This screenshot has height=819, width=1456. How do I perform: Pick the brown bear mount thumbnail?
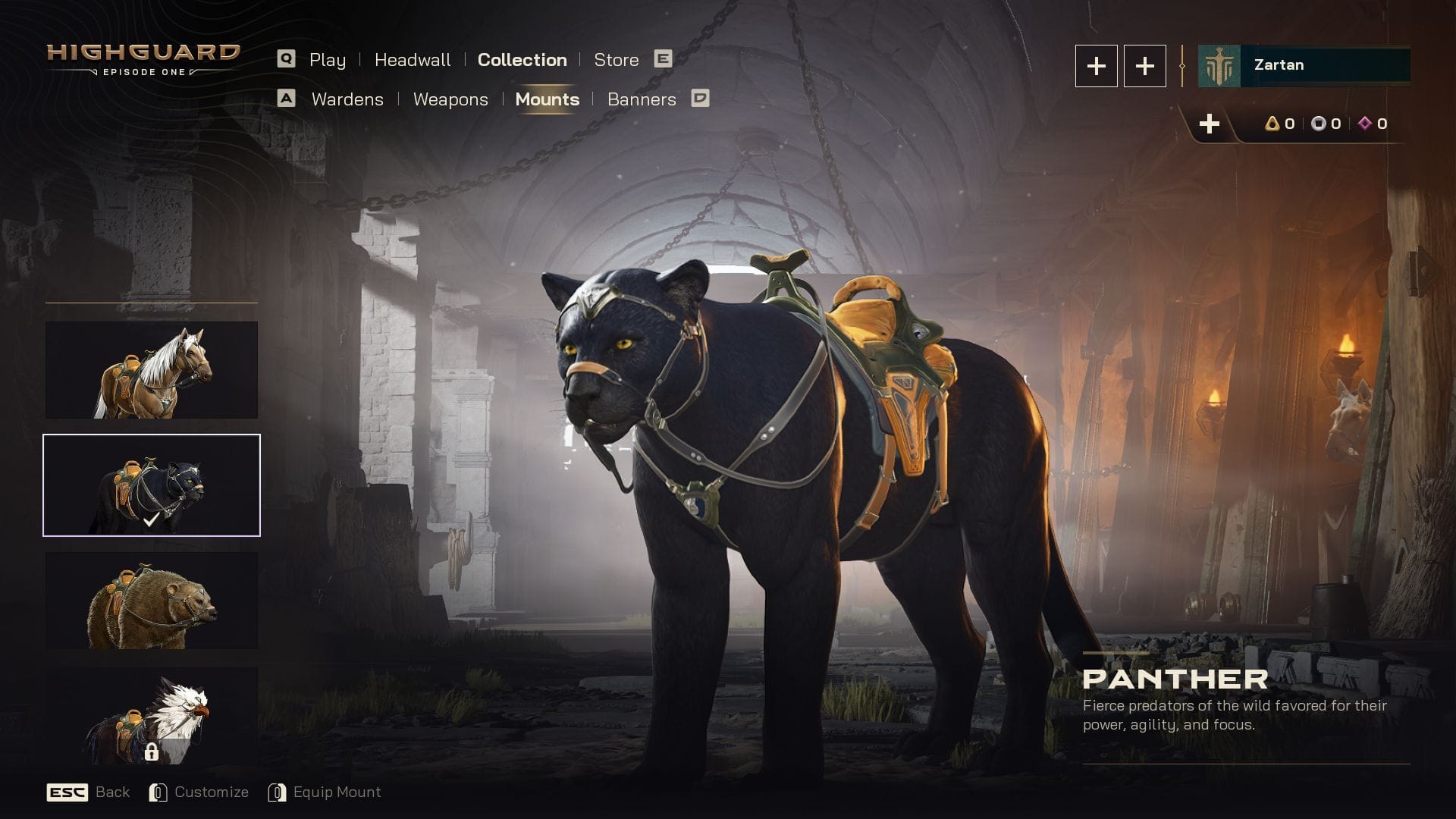click(152, 601)
